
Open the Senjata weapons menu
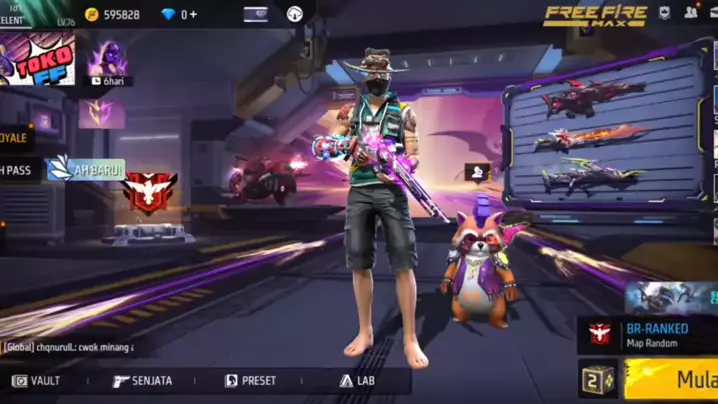(x=143, y=381)
